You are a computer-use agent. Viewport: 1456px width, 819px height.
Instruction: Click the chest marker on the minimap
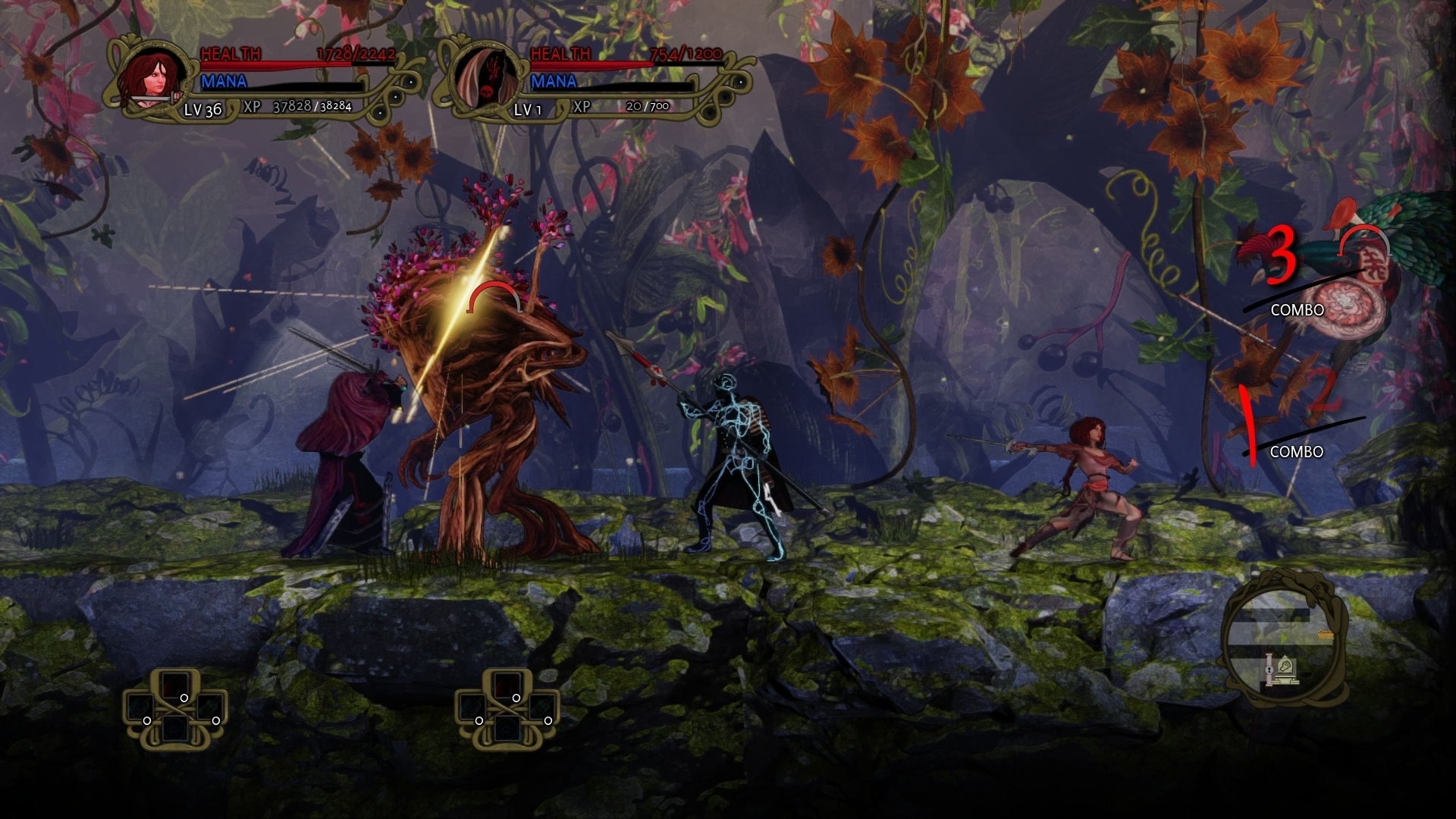pos(1326,635)
